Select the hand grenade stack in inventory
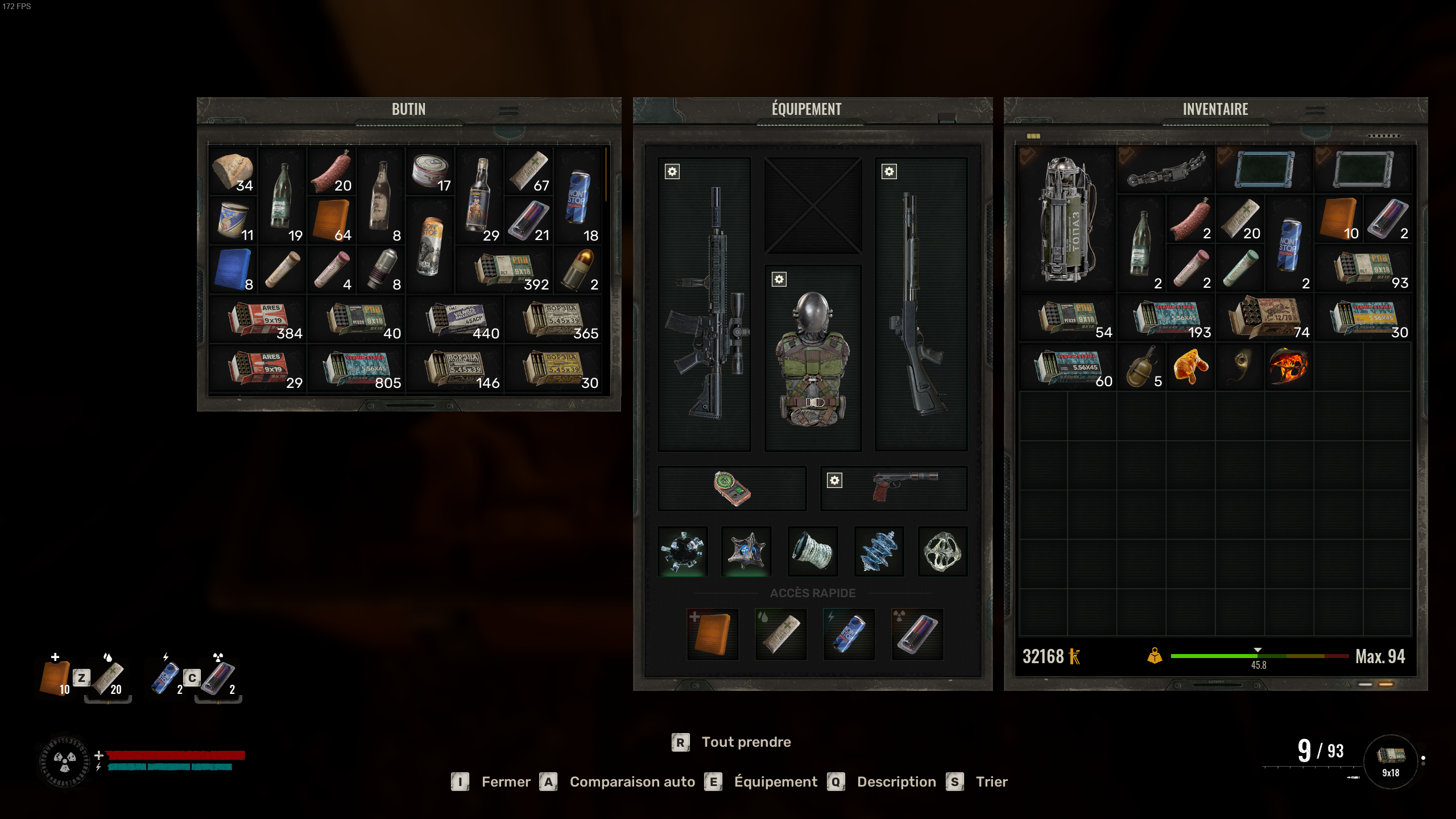Image resolution: width=1456 pixels, height=819 pixels. click(1140, 367)
